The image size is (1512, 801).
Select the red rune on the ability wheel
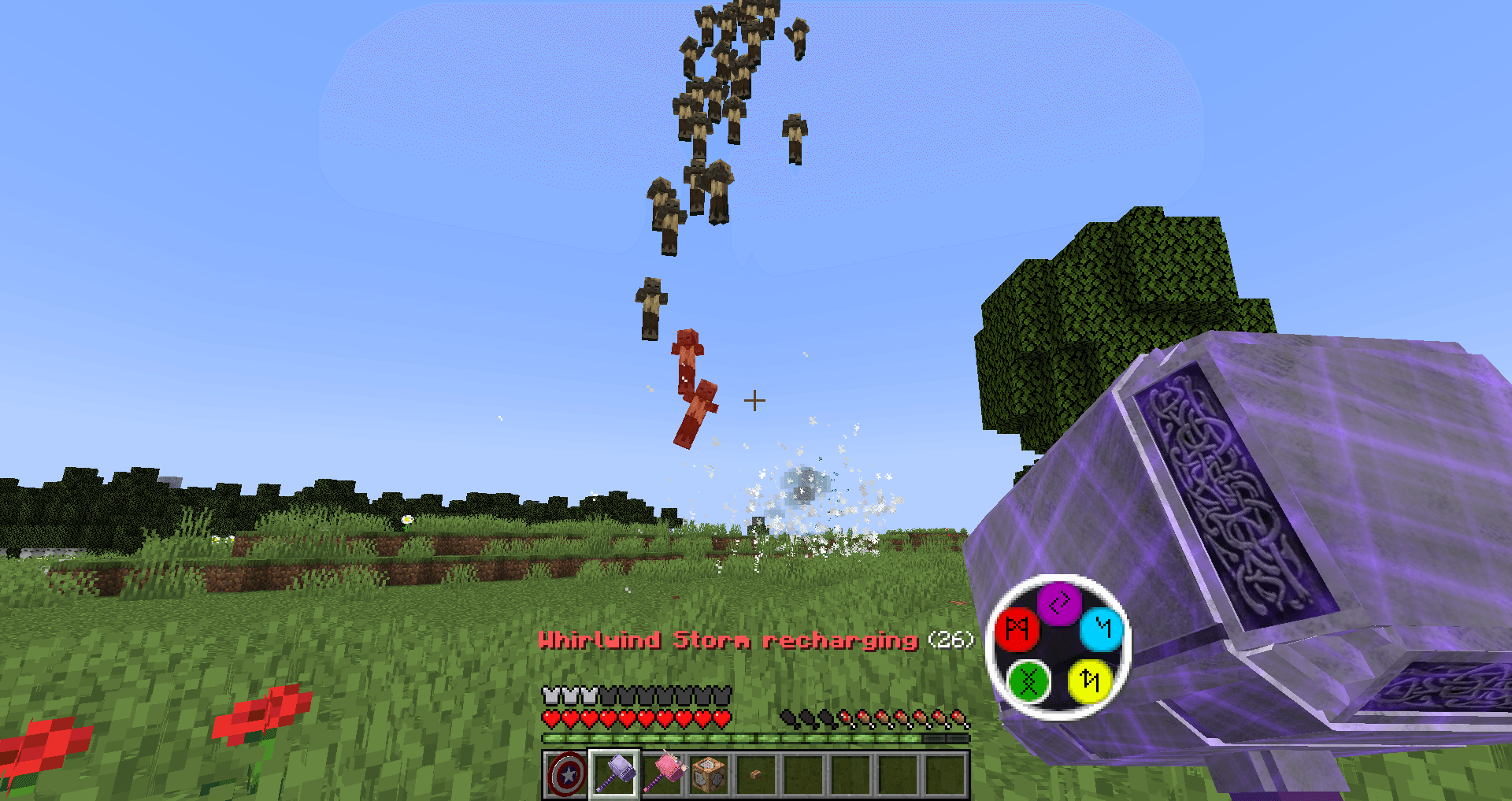tap(1017, 629)
